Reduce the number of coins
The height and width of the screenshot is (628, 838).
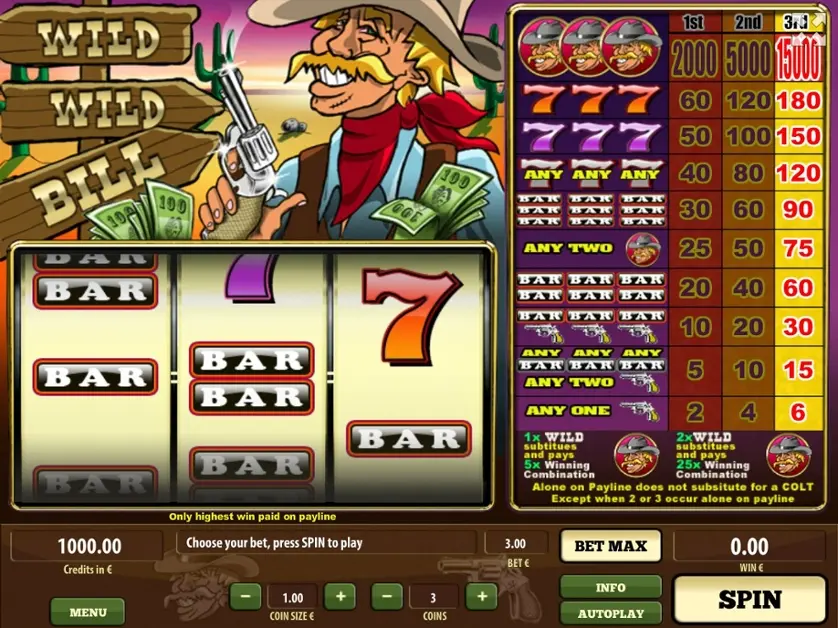tap(387, 597)
